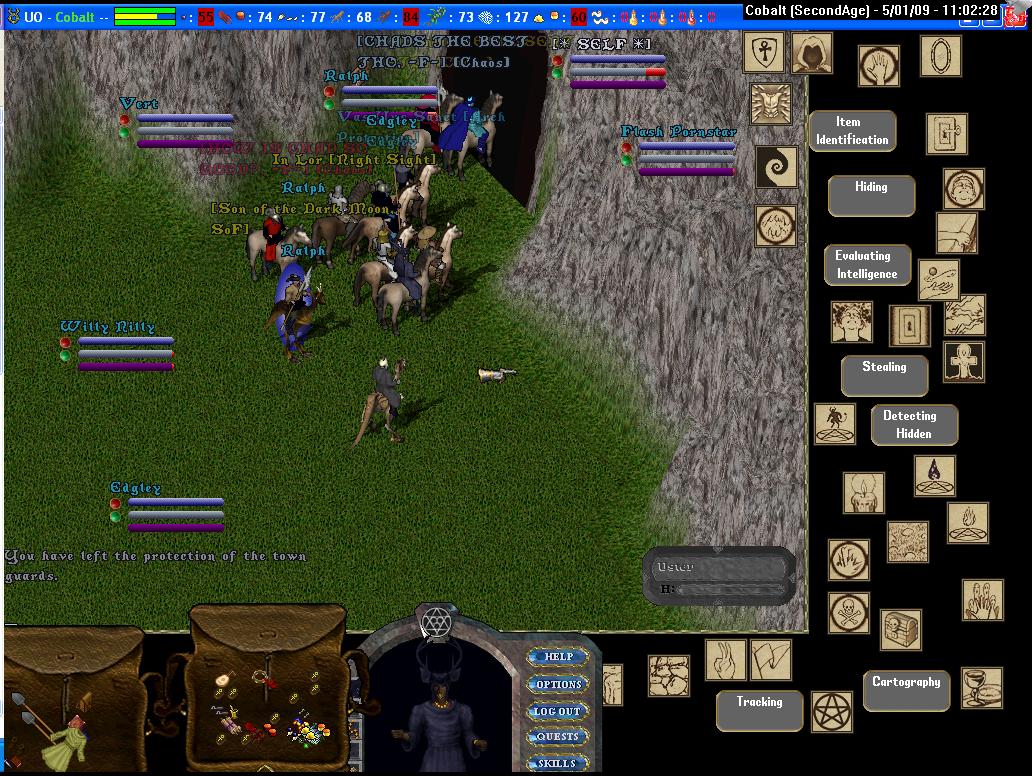
Task: Click the treasure chest spell icon
Action: click(900, 630)
